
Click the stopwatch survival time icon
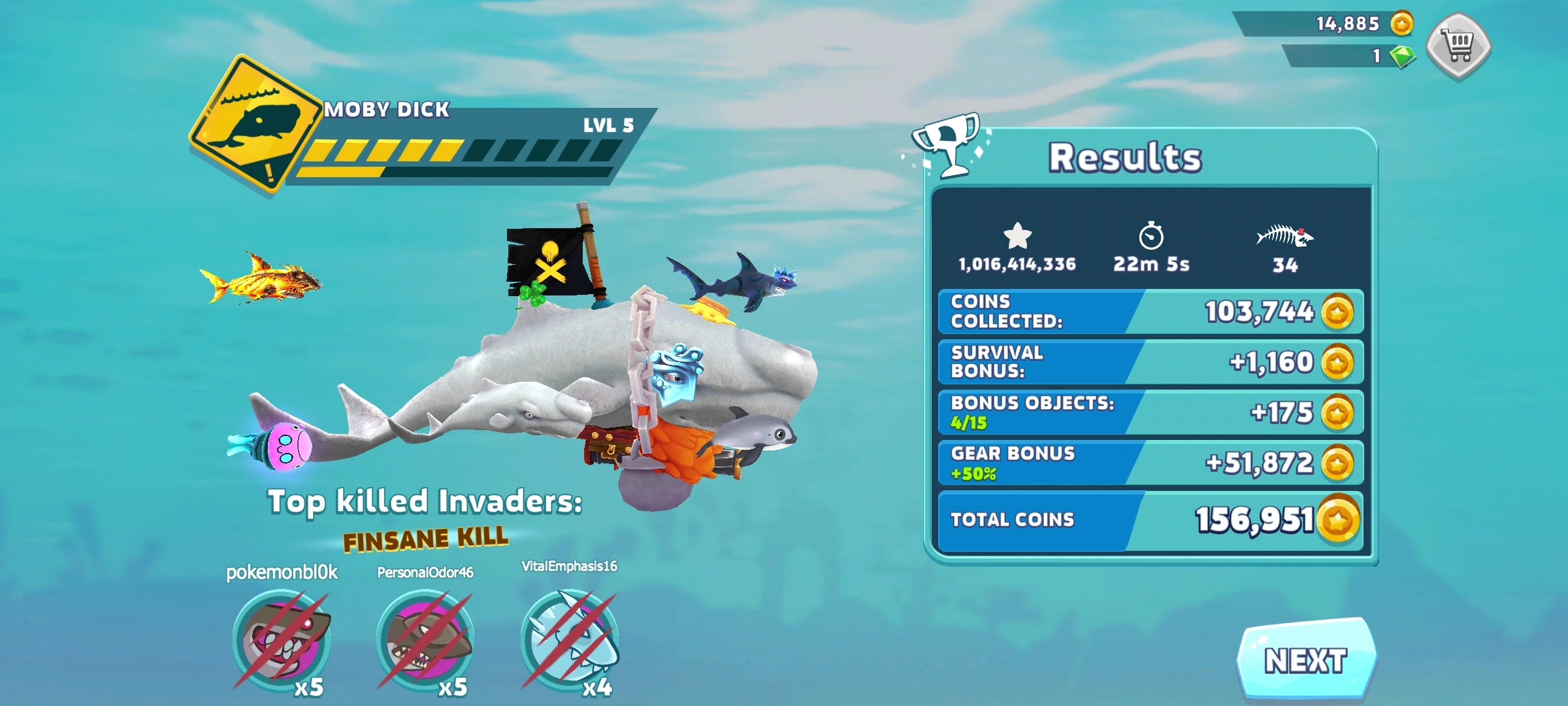1153,235
